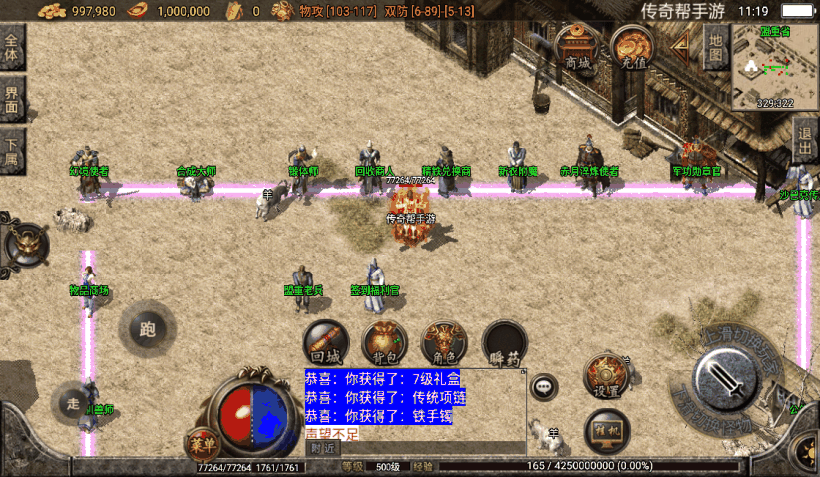
Task: Collapse the top icons with the arrow
Action: pos(680,44)
